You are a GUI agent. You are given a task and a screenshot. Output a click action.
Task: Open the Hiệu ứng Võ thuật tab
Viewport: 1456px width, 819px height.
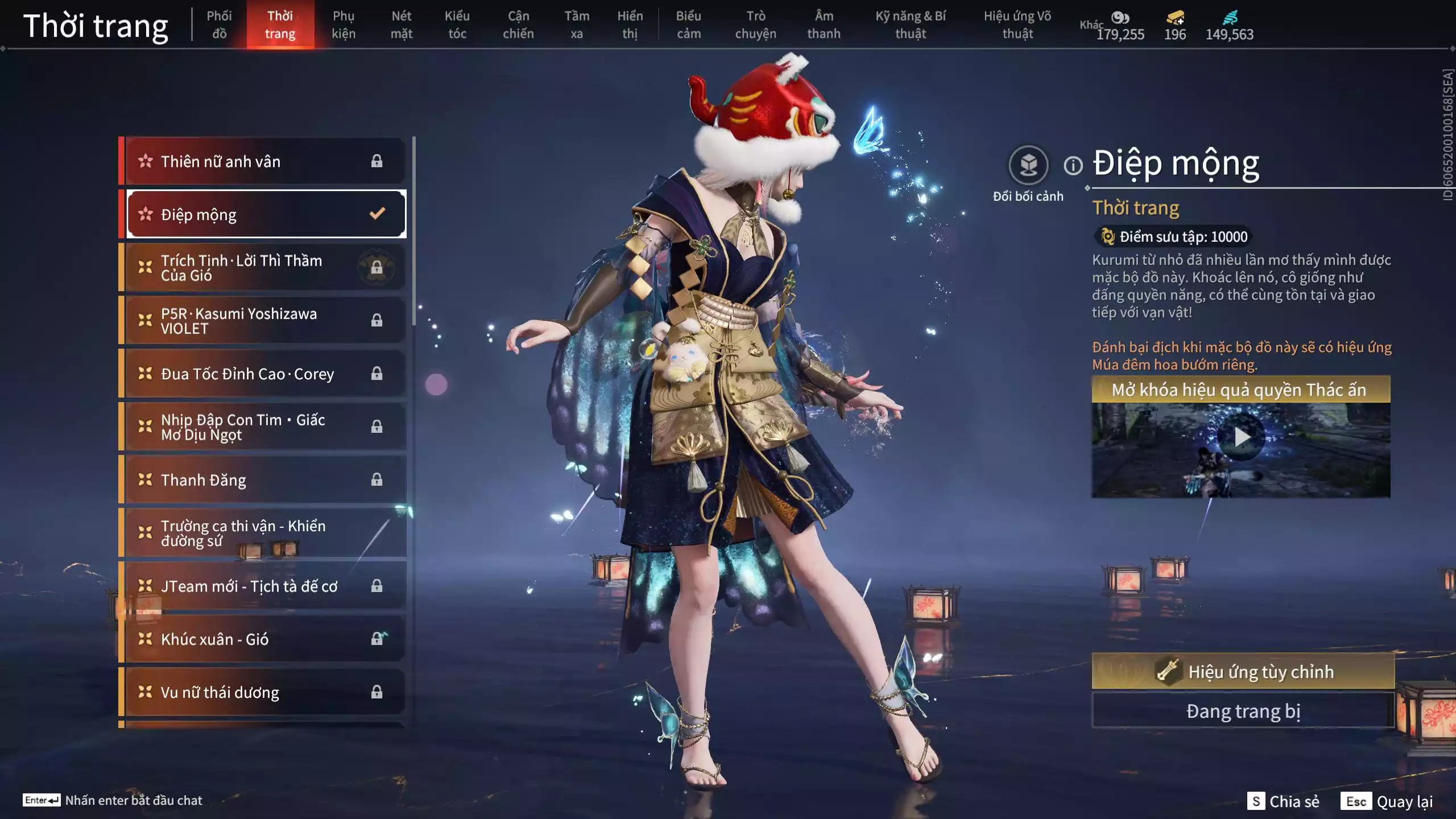[1017, 25]
